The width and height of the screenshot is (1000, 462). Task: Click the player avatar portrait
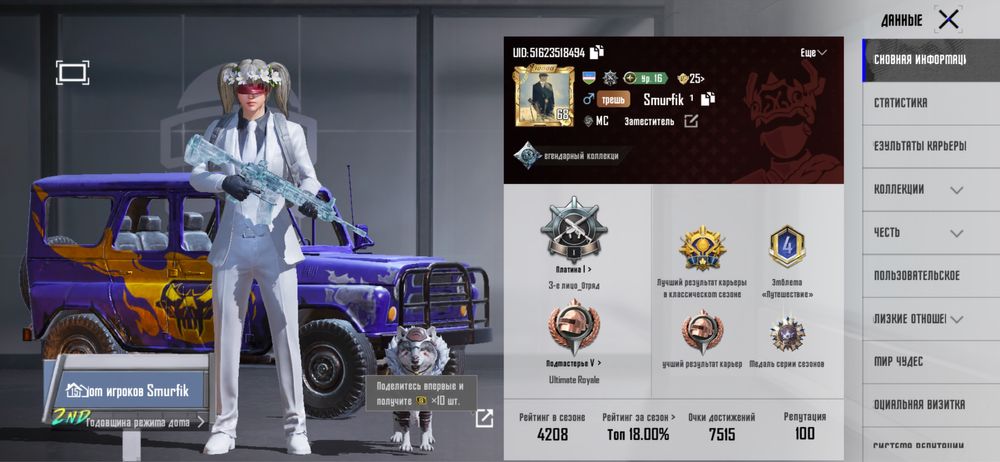[543, 96]
